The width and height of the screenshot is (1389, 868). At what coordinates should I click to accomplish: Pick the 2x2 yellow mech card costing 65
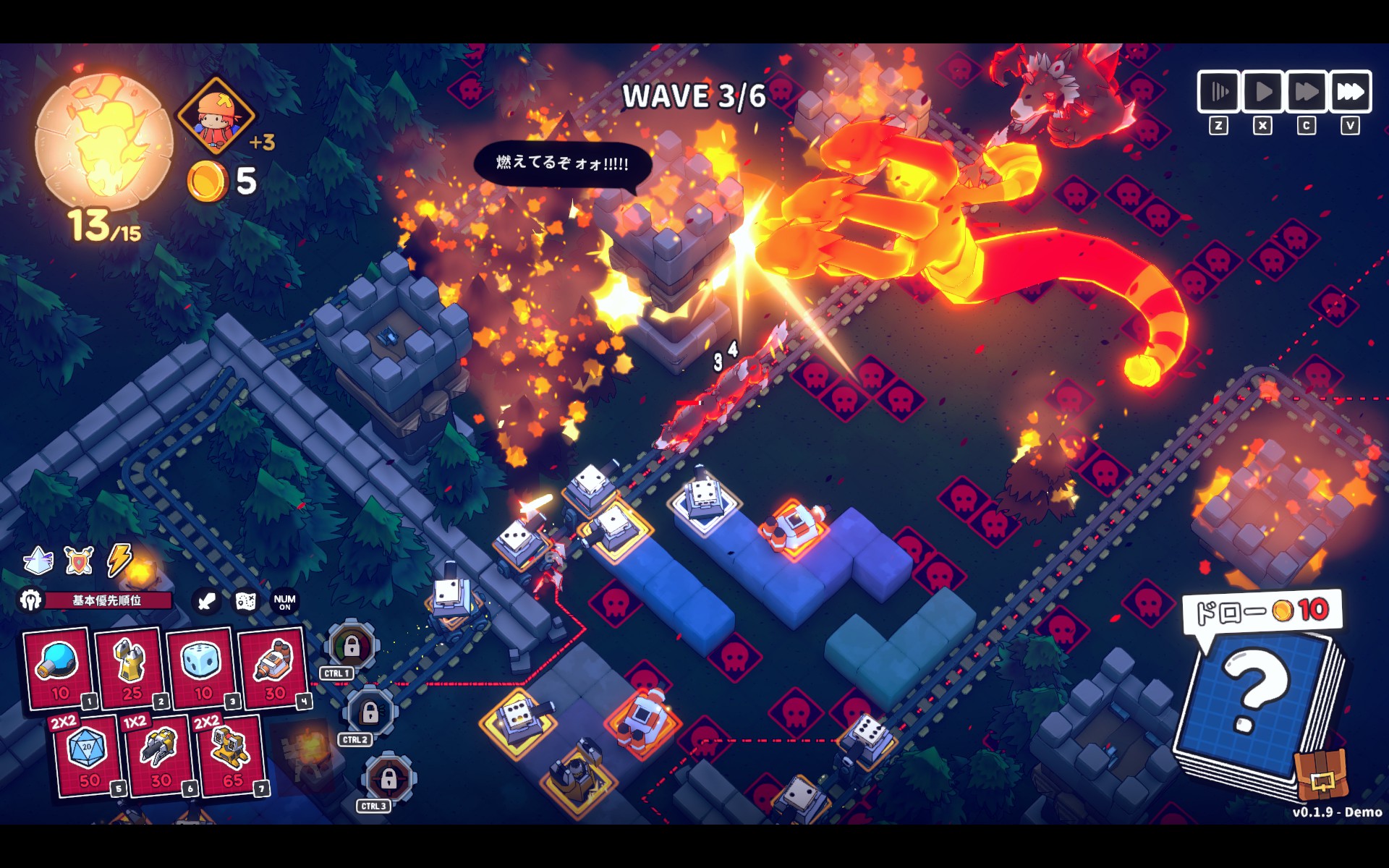pos(230,756)
